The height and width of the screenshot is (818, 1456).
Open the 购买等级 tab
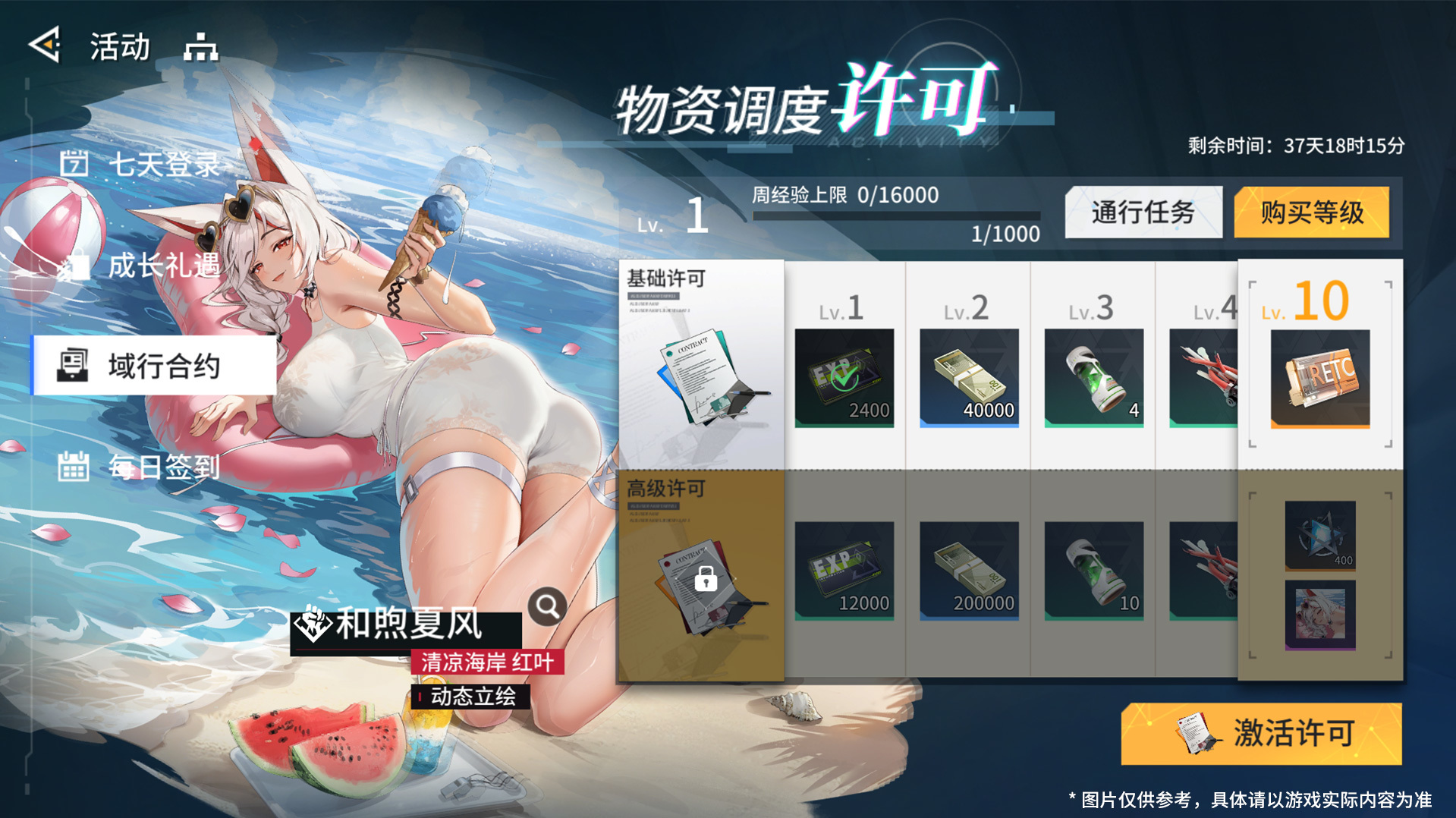1310,213
